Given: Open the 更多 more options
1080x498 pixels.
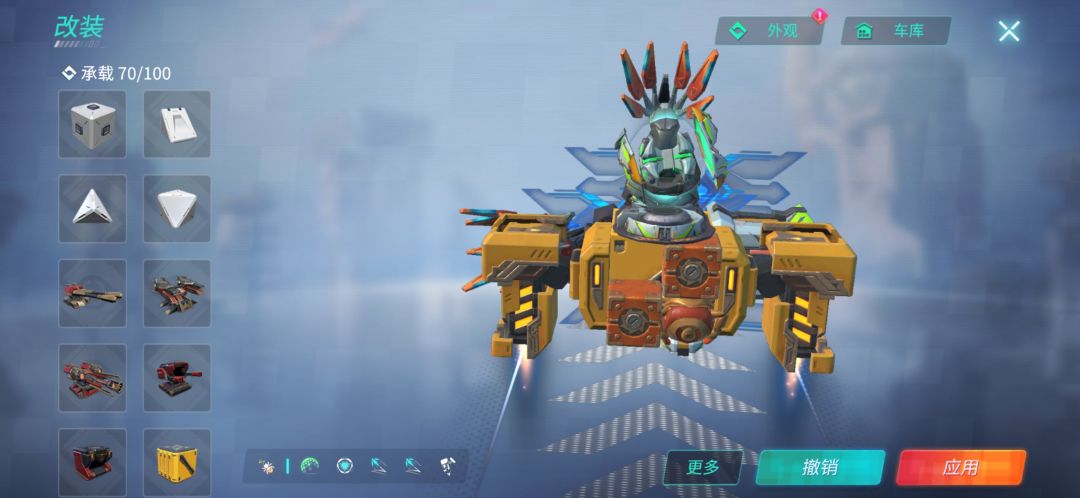Looking at the screenshot, I should point(703,467).
